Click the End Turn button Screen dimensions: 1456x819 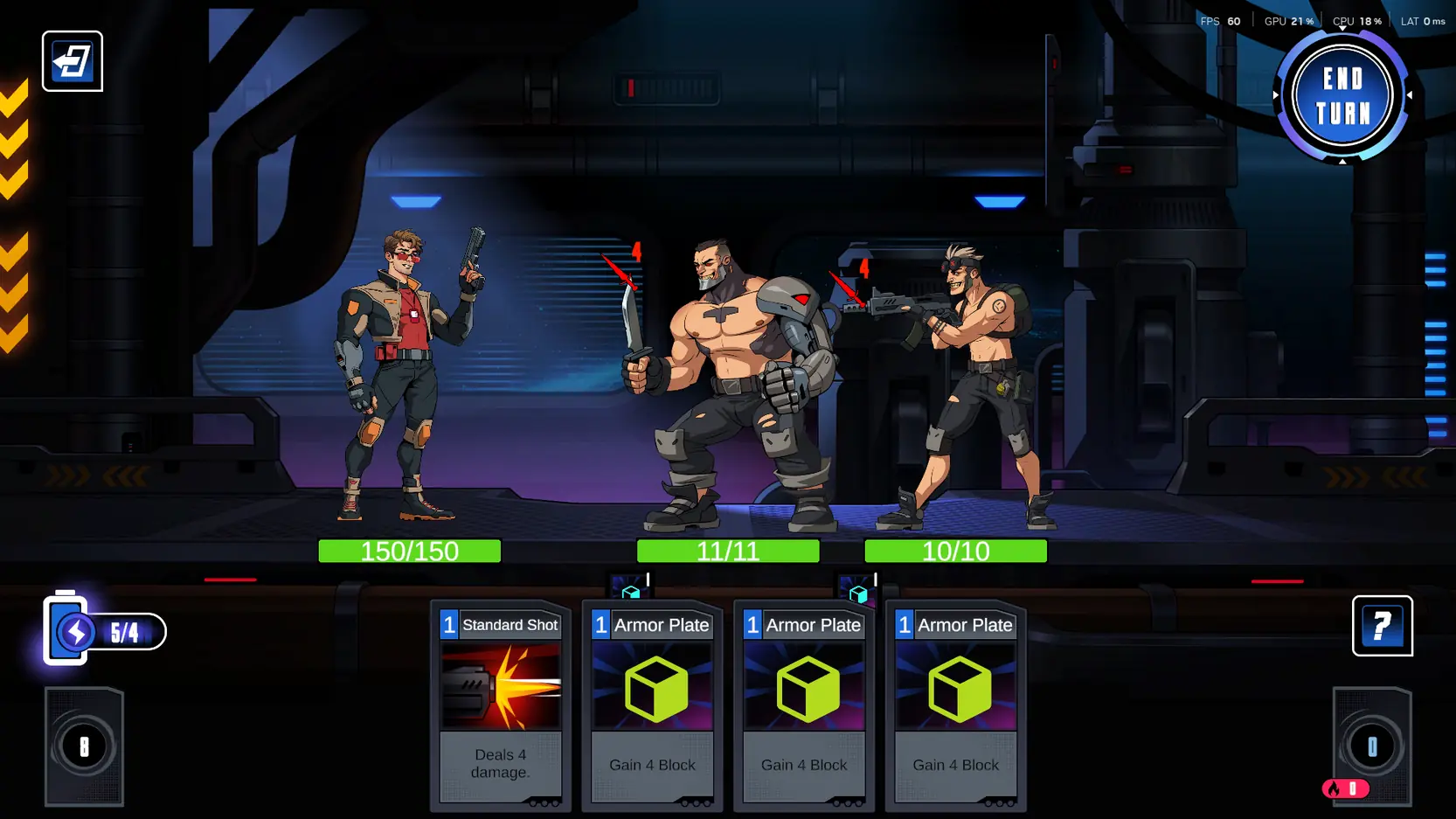1342,96
